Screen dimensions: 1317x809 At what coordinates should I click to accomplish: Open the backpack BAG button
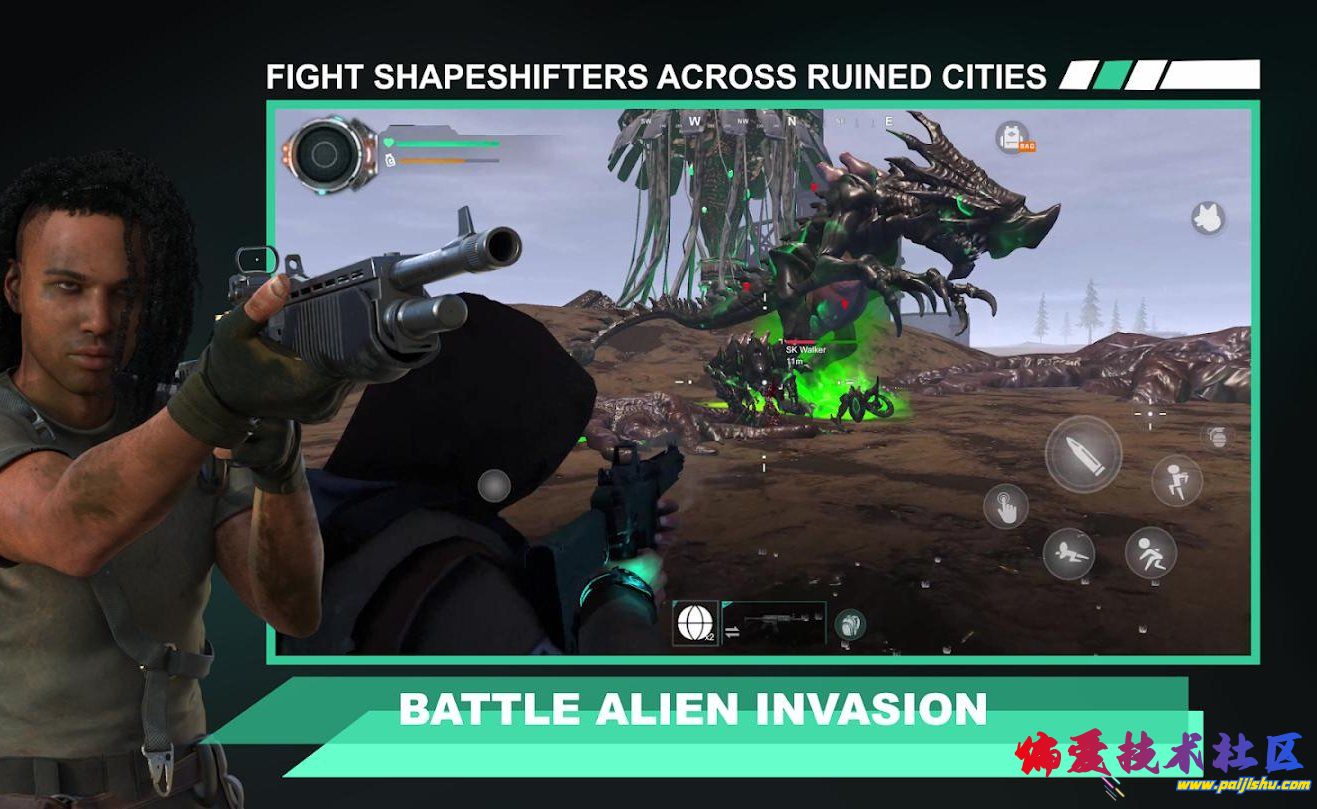coord(1015,138)
